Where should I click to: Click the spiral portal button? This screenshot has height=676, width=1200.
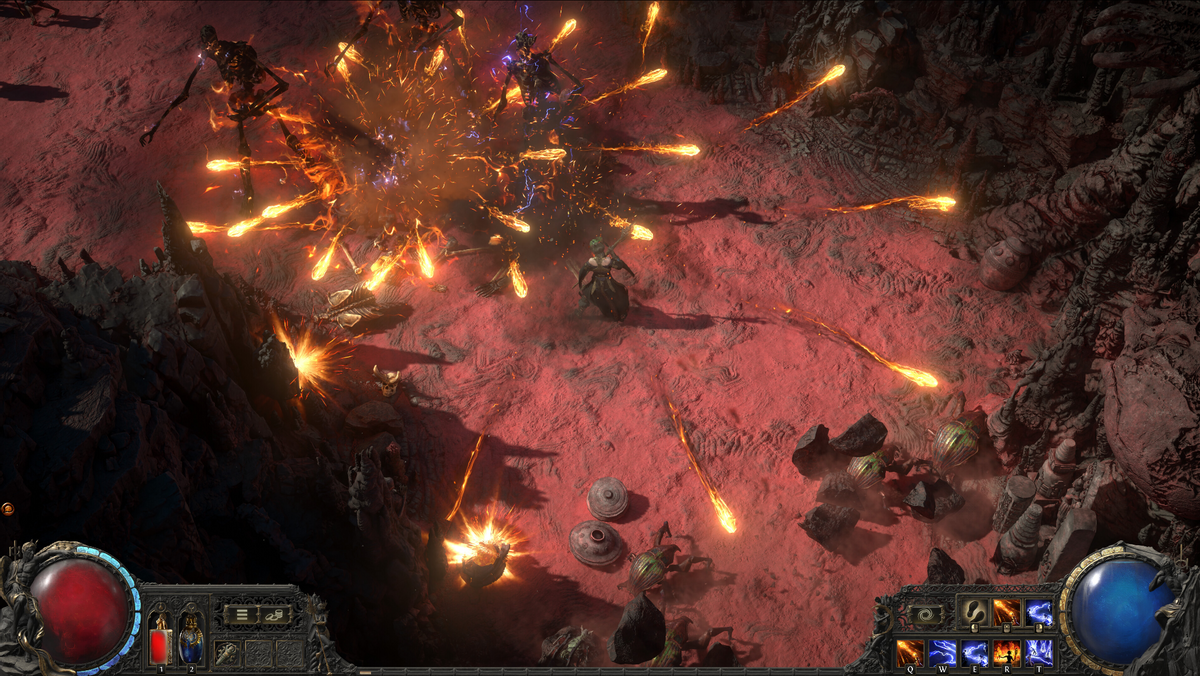click(x=924, y=614)
